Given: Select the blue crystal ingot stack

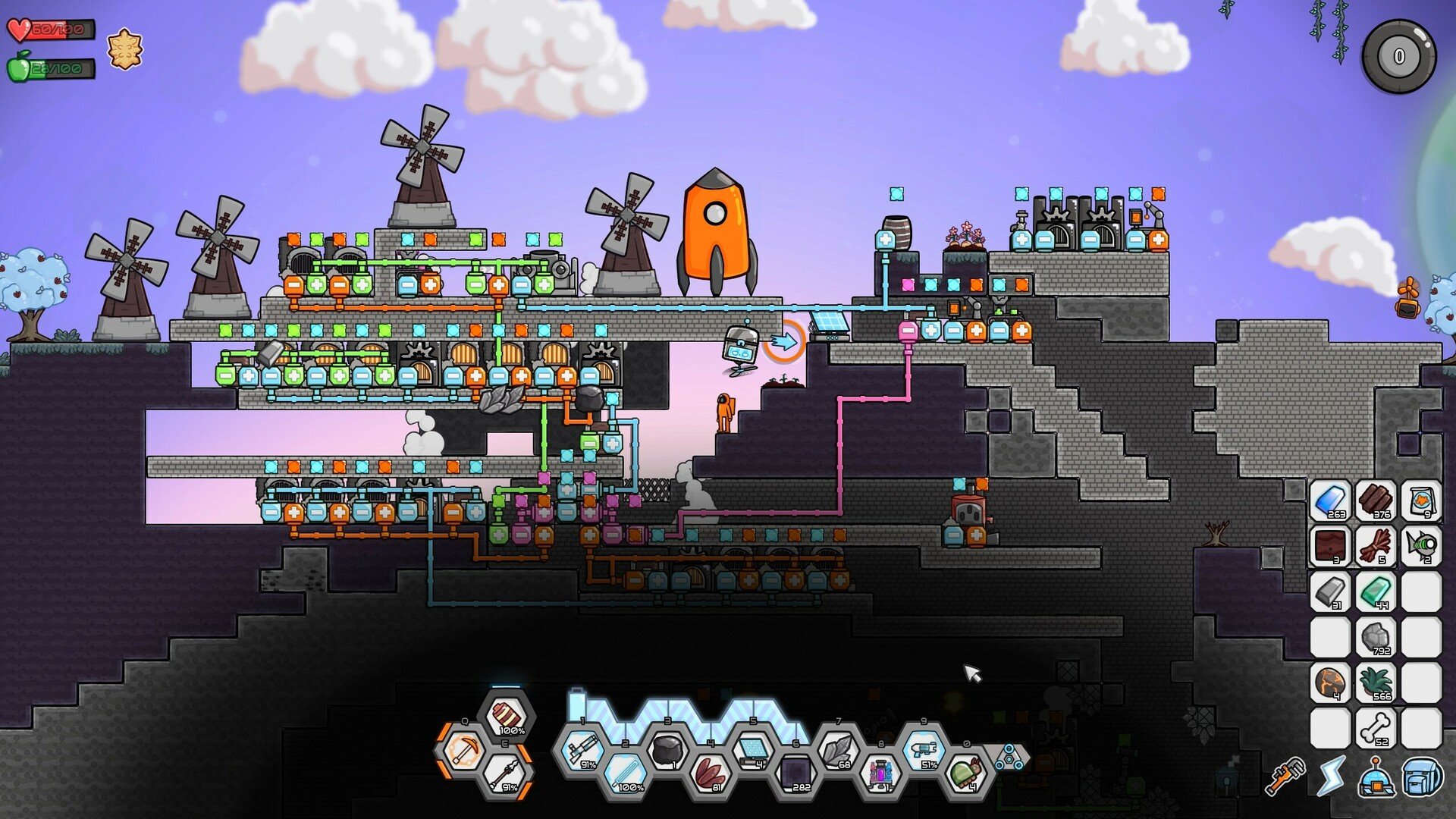Looking at the screenshot, I should [x=1330, y=502].
